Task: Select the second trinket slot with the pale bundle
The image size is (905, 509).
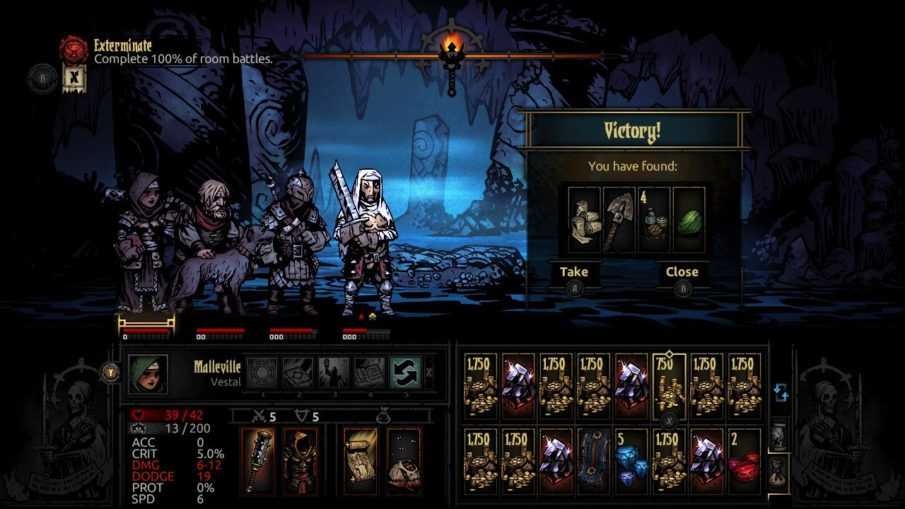Action: 403,459
